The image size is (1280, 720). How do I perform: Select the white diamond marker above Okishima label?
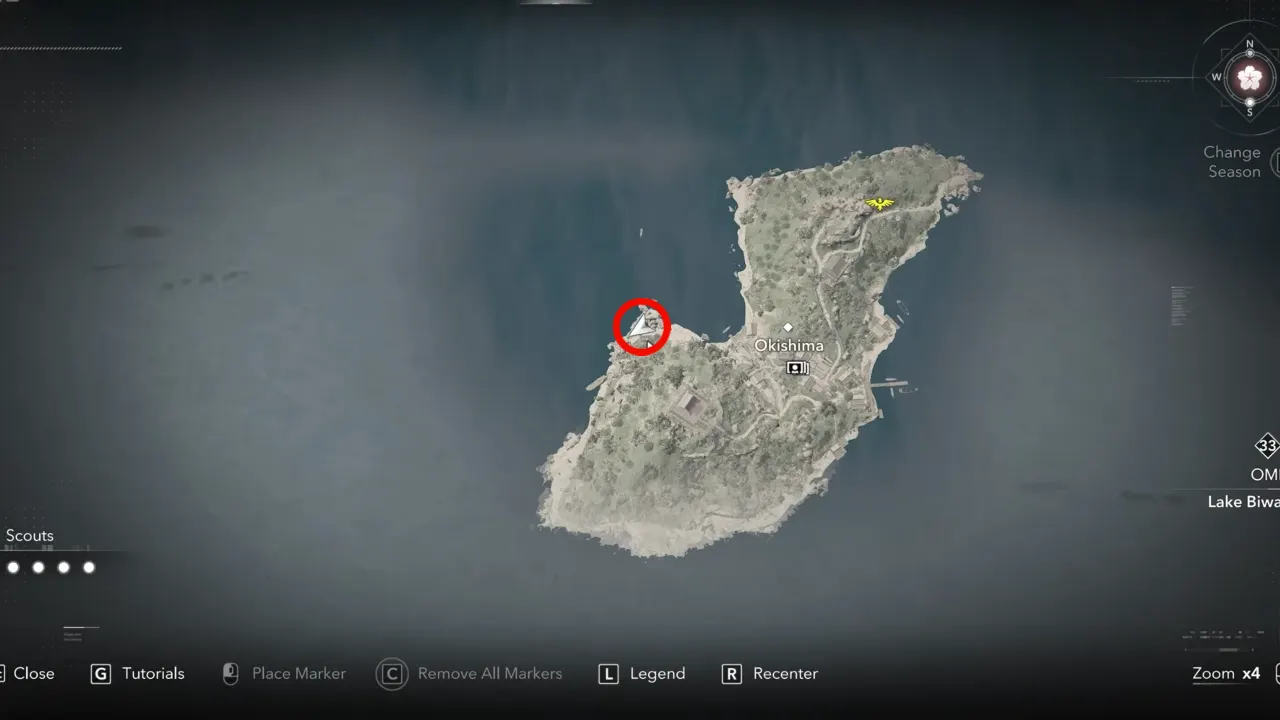click(789, 326)
